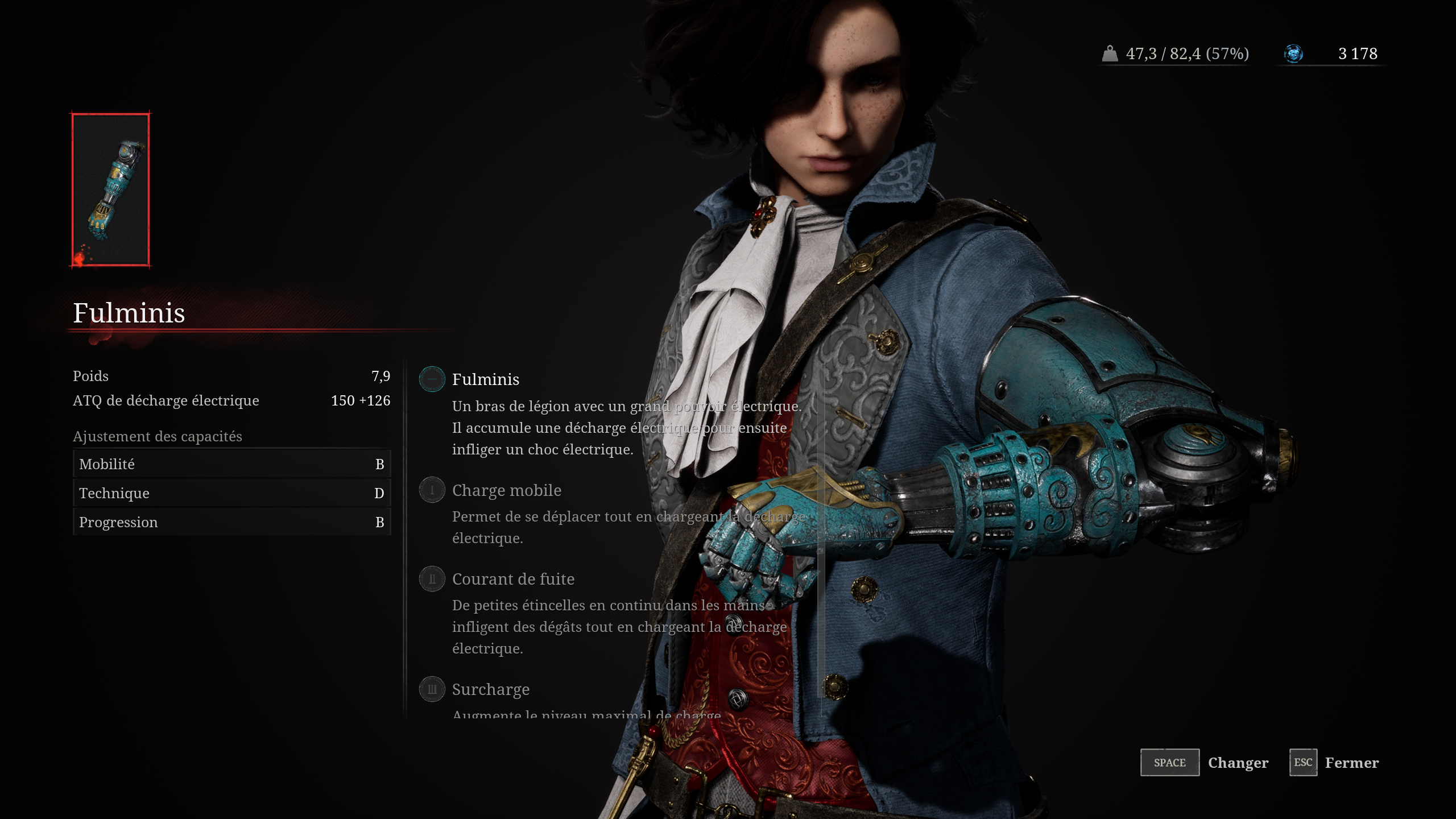Select the Charge mobile upgrade node
Screen dimensions: 1456x819
point(432,491)
